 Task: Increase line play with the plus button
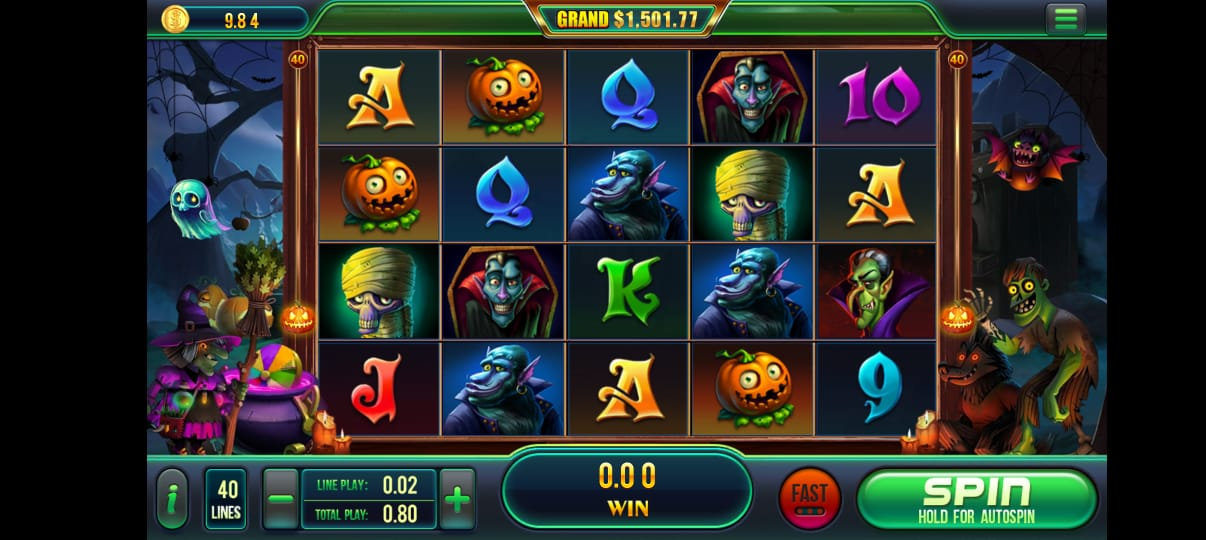tap(457, 498)
